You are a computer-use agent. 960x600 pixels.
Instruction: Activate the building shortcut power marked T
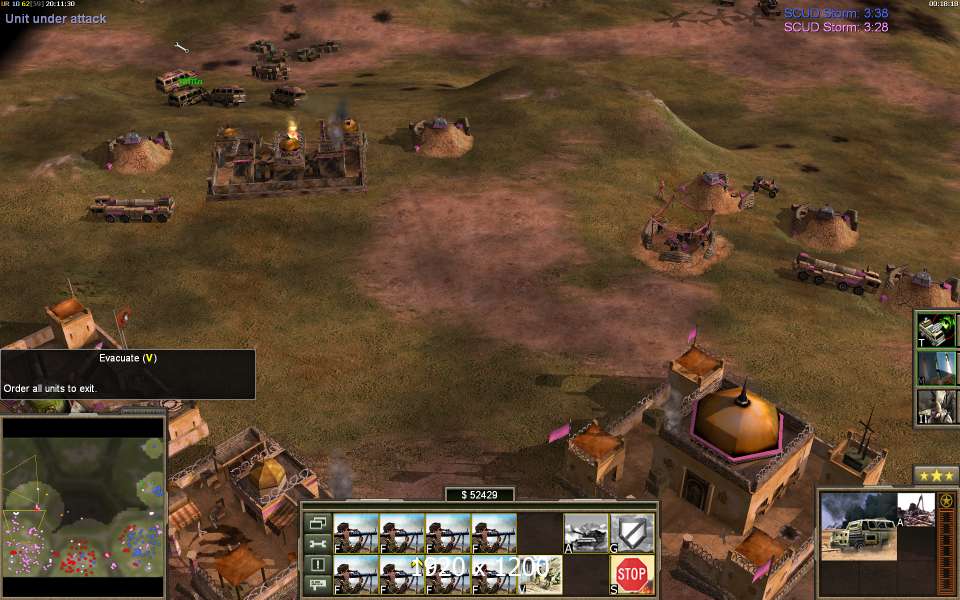(937, 329)
